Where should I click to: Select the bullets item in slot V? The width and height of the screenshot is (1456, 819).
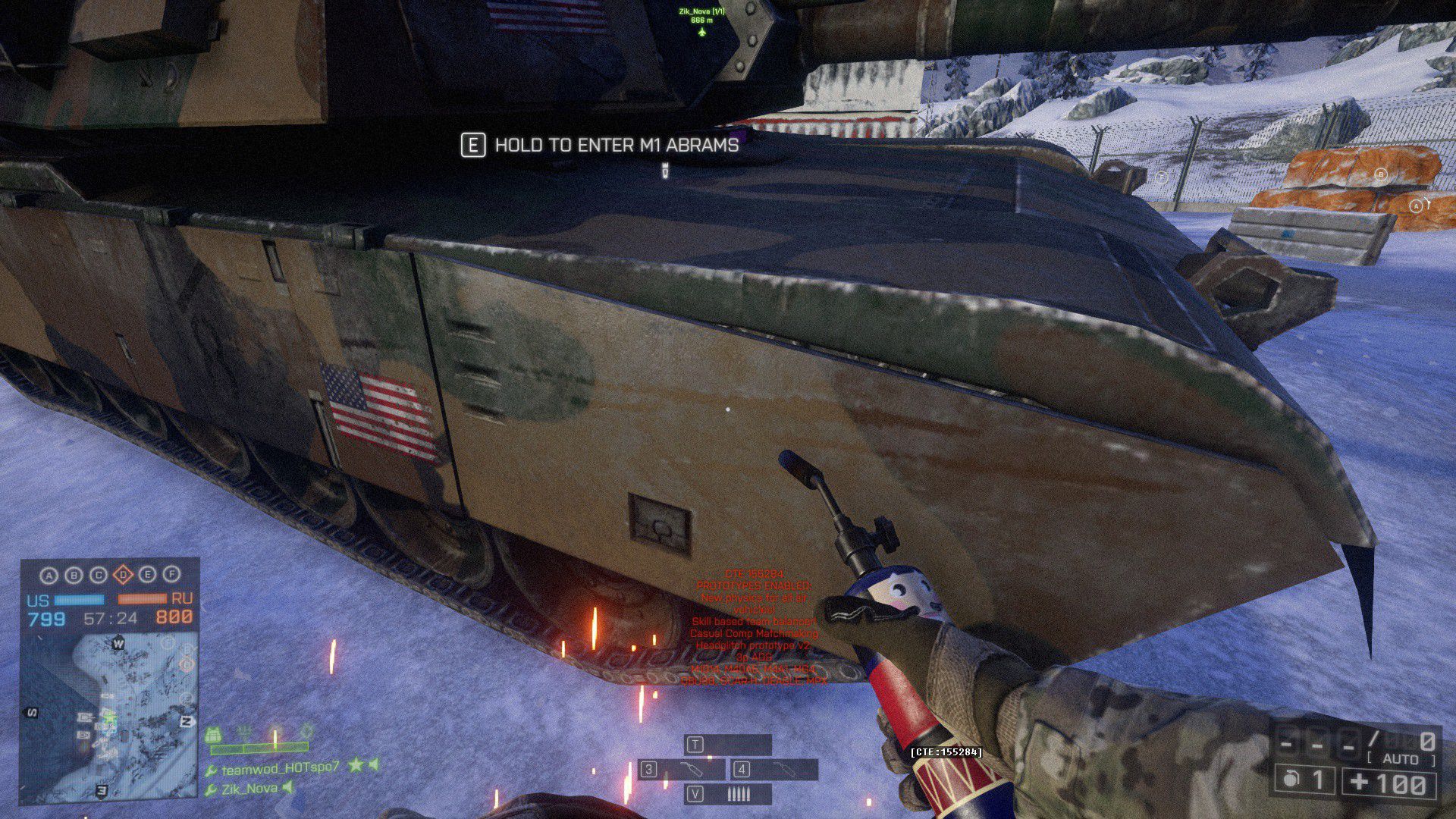click(x=728, y=794)
